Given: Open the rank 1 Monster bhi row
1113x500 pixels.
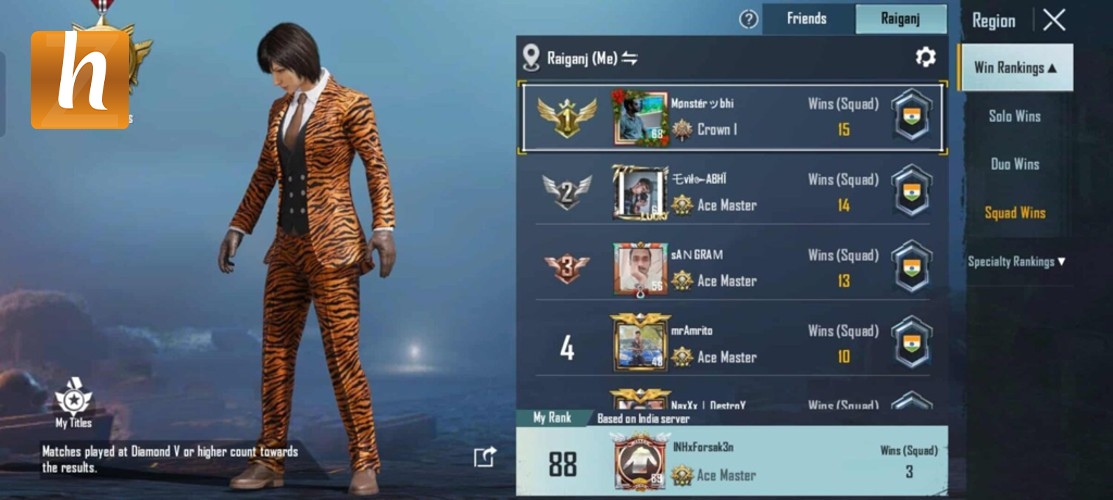Looking at the screenshot, I should 730,117.
